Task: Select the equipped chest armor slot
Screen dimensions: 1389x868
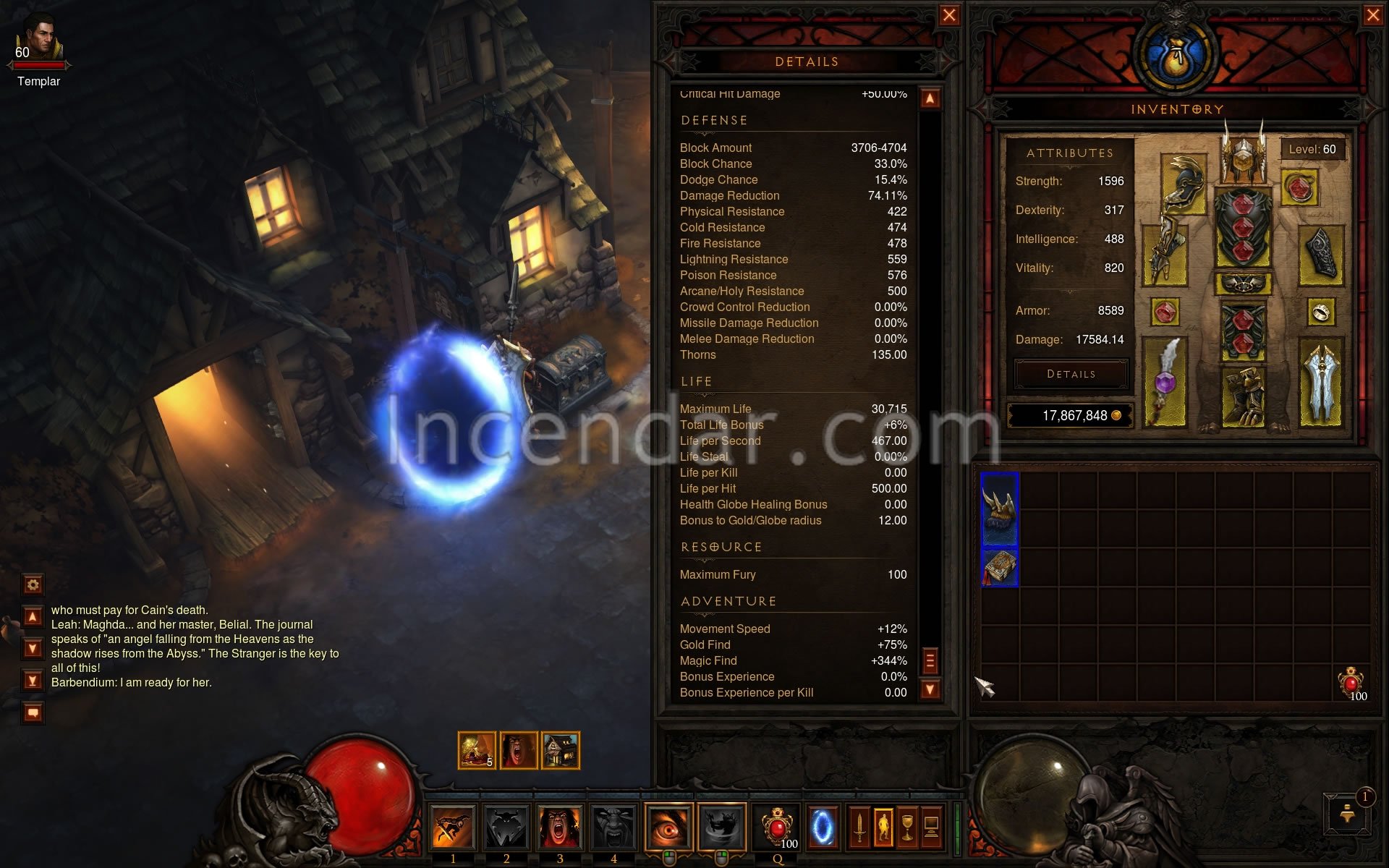Action: tap(1243, 229)
